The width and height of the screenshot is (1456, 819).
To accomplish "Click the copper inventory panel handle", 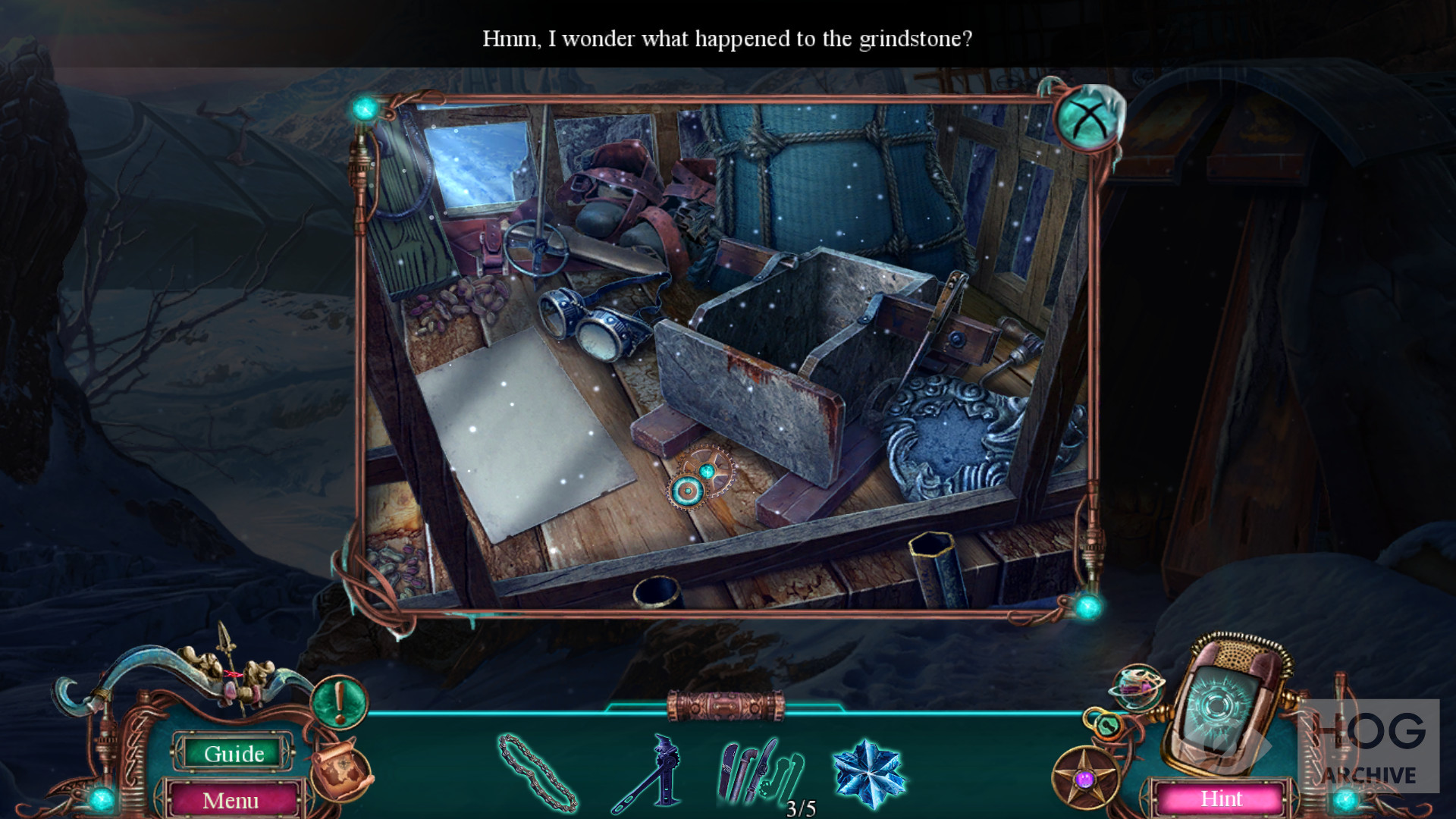I will [x=726, y=706].
